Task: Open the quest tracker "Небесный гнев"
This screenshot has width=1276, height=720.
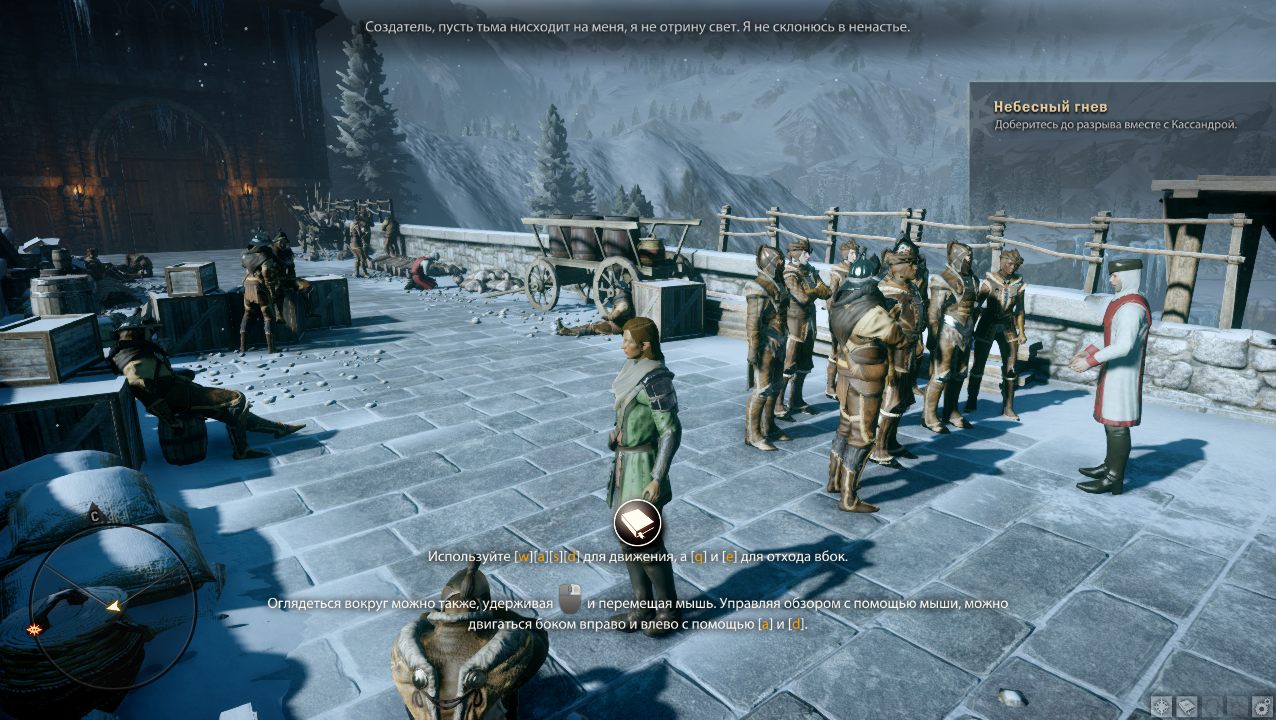Action: click(1050, 107)
